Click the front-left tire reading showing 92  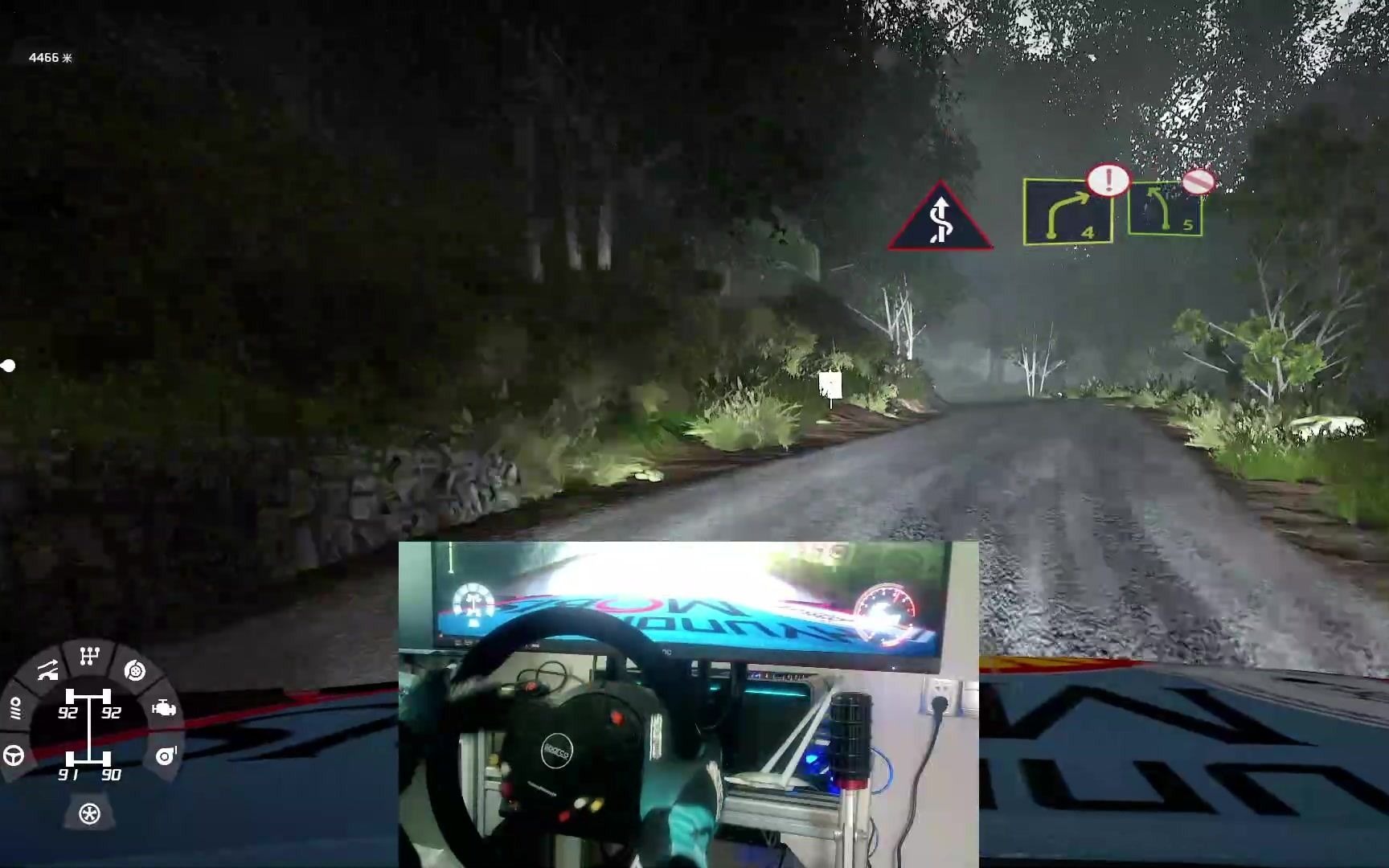pos(69,712)
